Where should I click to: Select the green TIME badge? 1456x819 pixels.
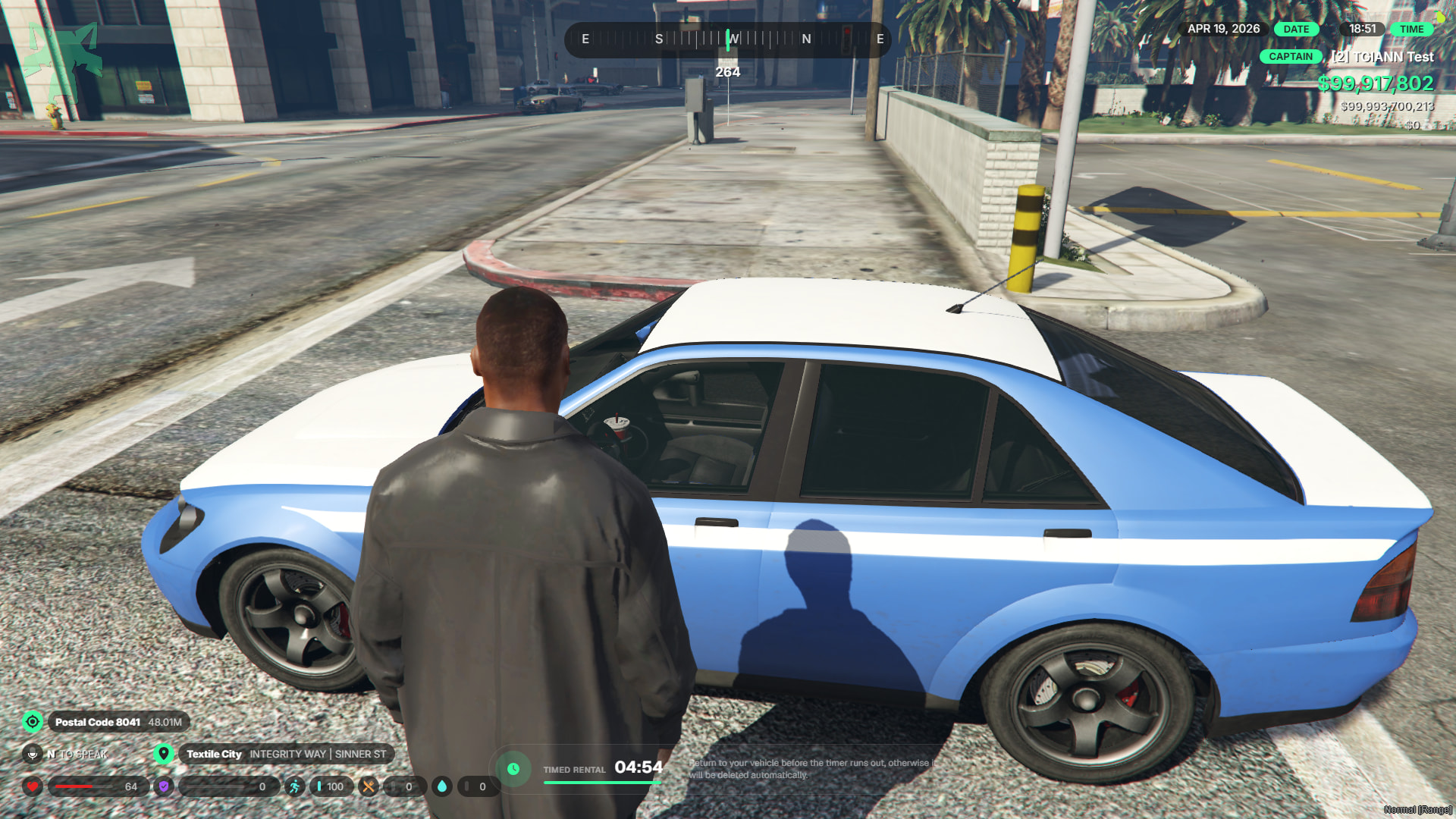[x=1411, y=29]
